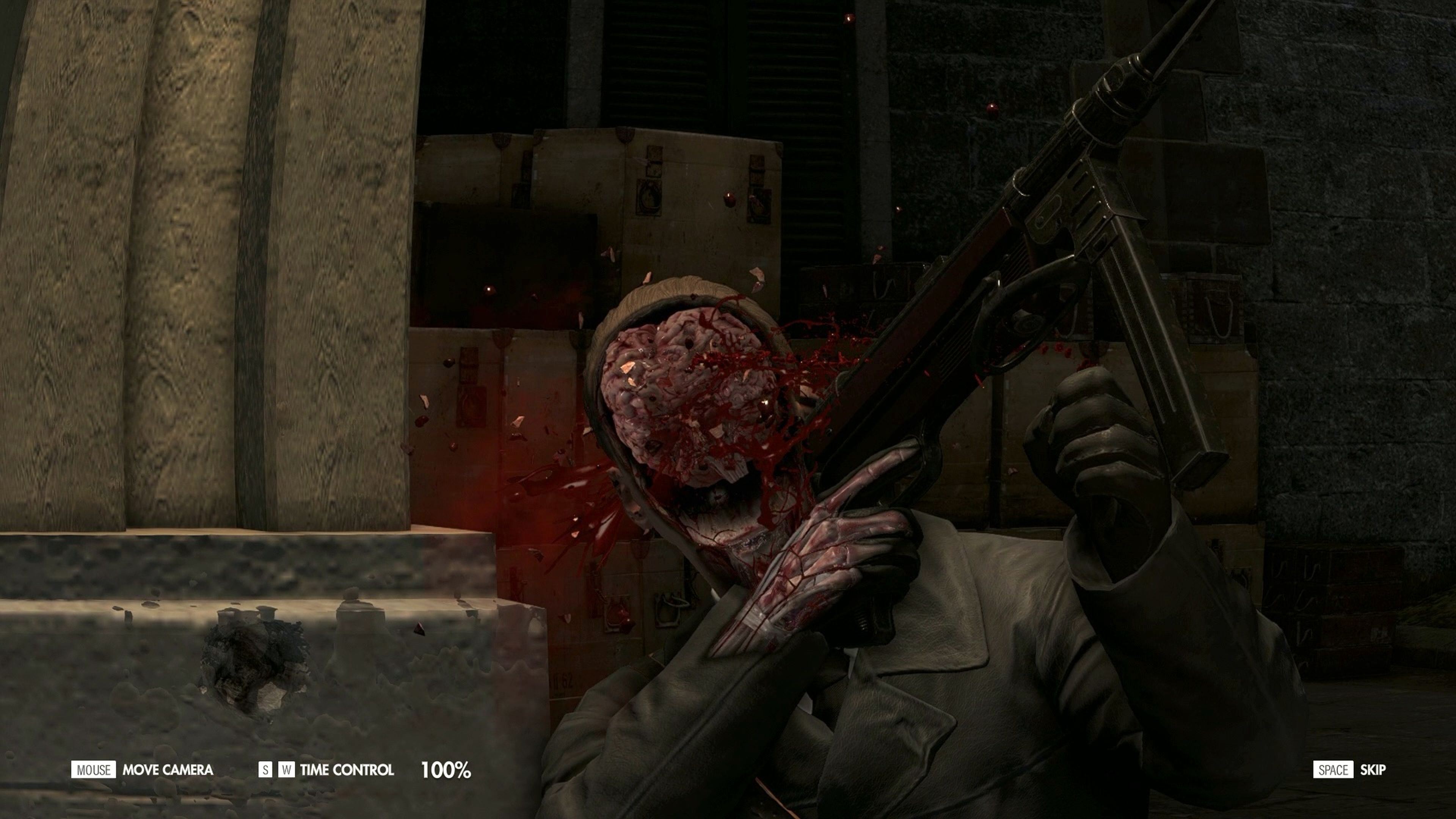The height and width of the screenshot is (819, 1456).
Task: Select the MOVE CAMERA menu entry
Action: click(168, 769)
